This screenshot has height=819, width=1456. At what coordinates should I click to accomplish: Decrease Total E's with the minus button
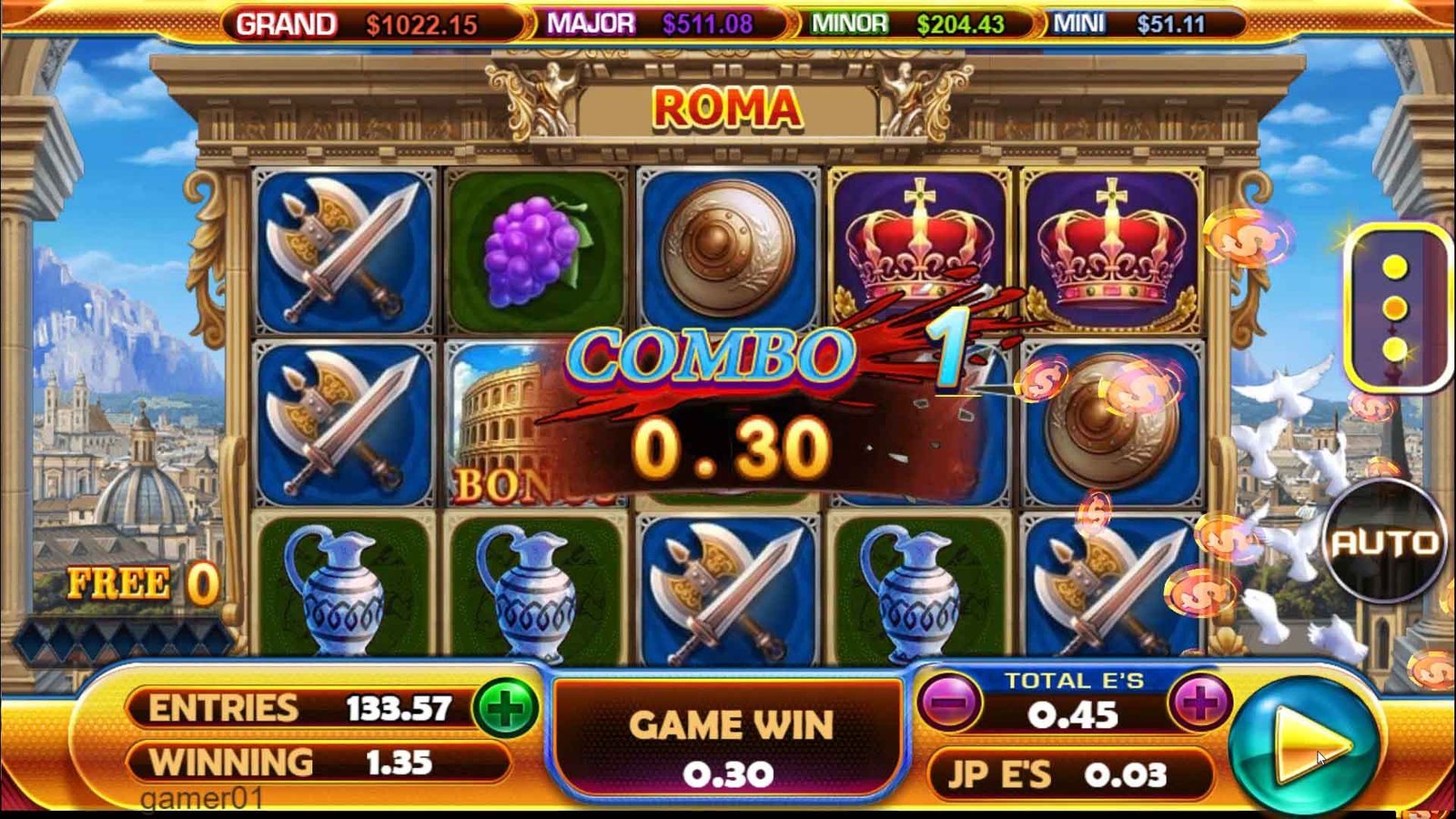949,703
